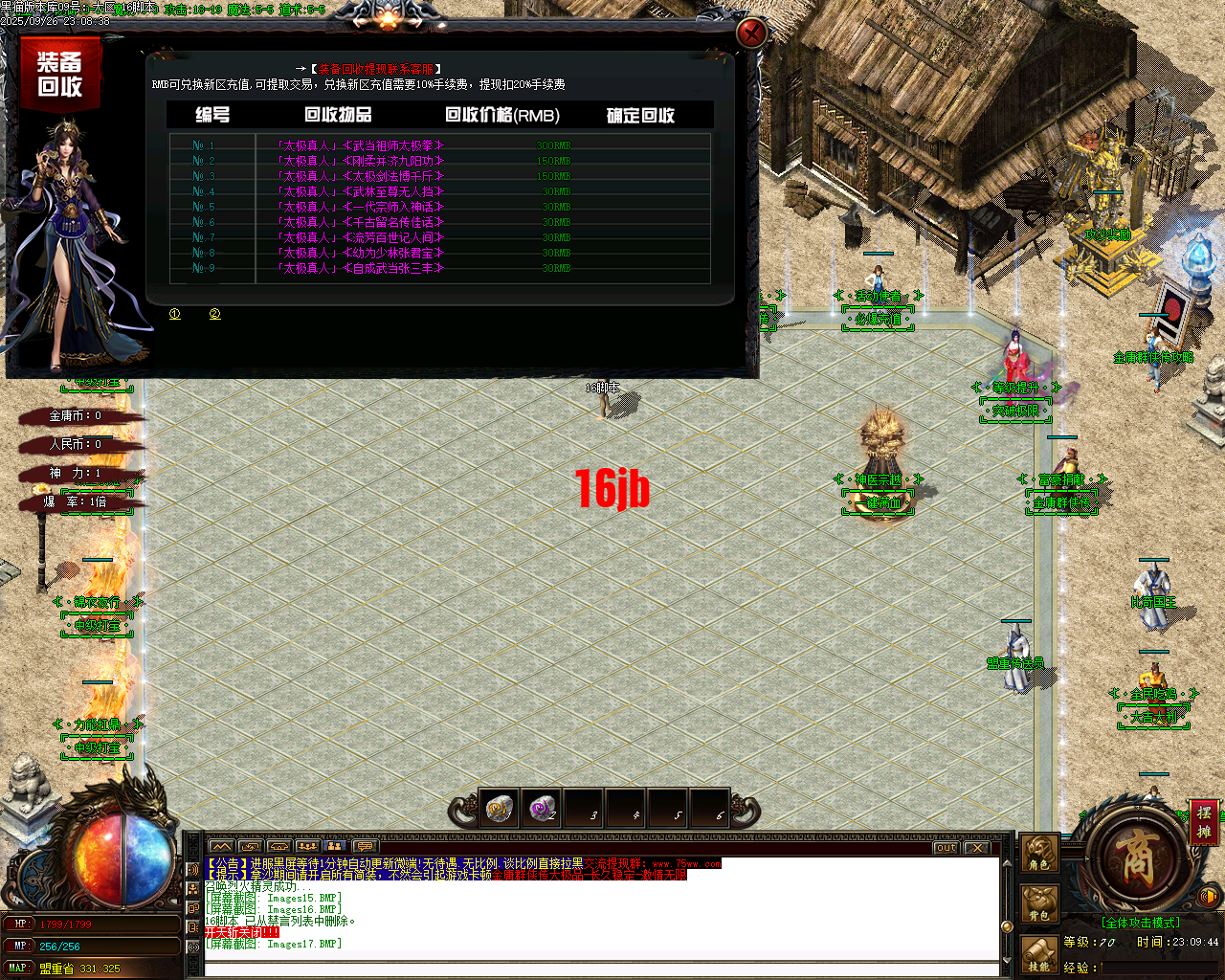Switch to page ① of the recycle list
The image size is (1225, 980).
point(175,313)
